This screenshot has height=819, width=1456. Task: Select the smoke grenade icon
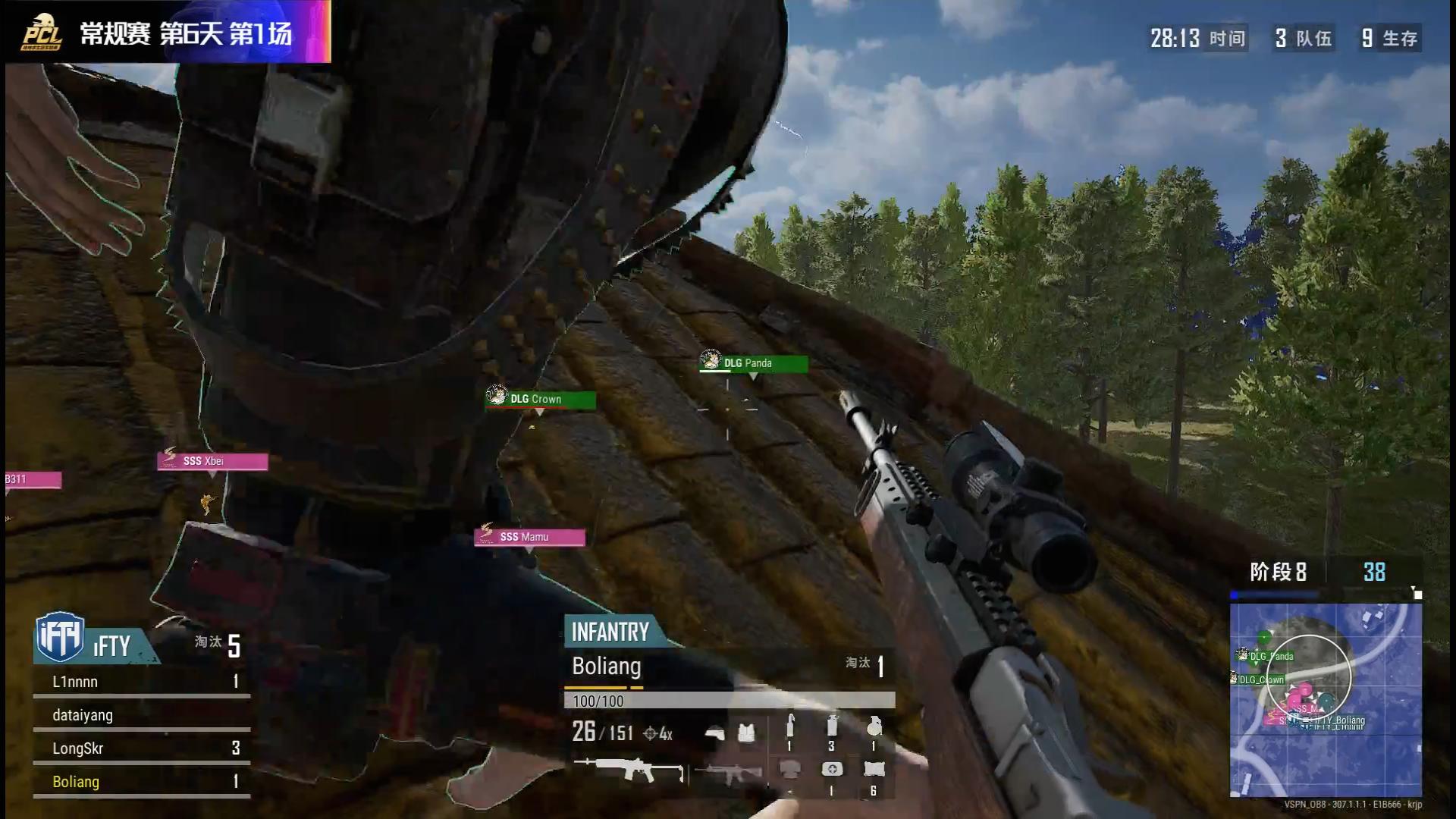[832, 726]
